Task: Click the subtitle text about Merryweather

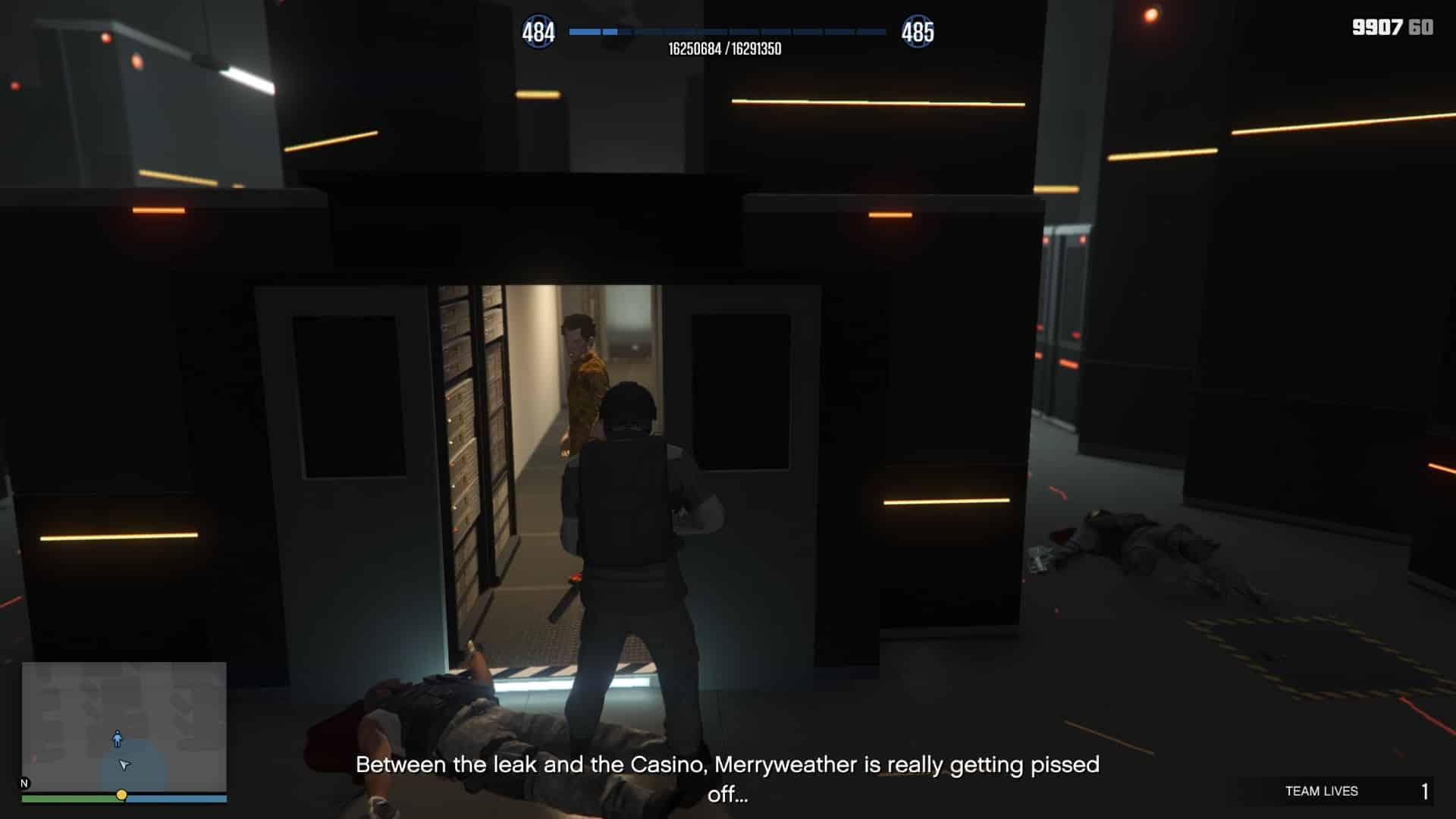Action: [x=728, y=764]
